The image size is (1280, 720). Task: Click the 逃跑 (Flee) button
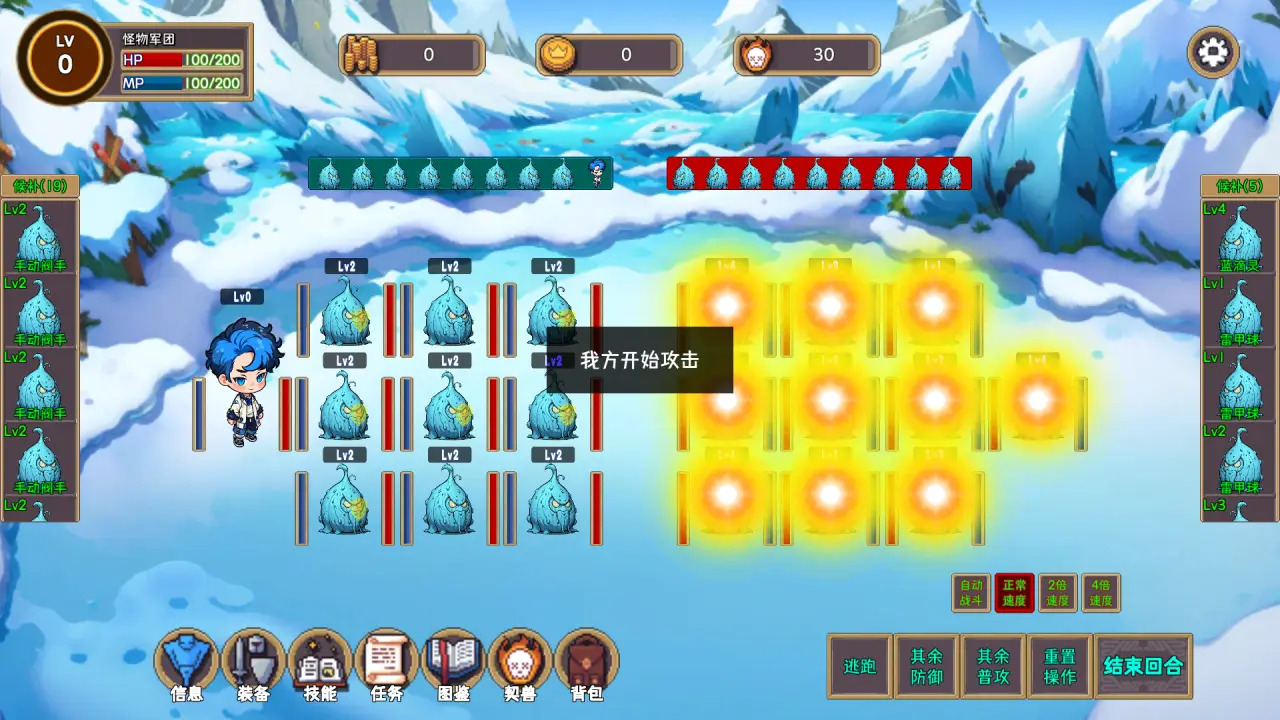858,664
